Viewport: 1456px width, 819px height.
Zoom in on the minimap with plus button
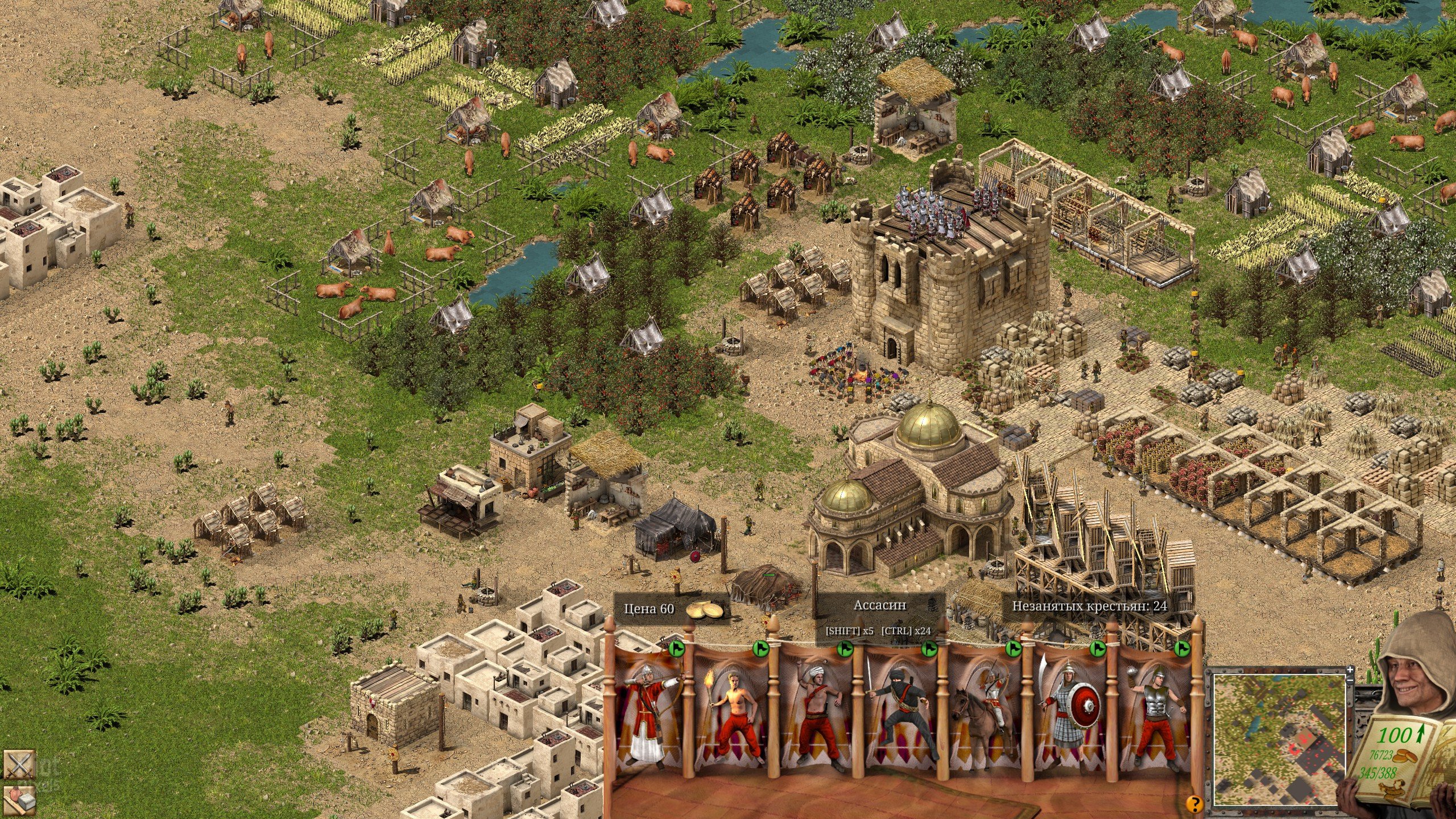click(1350, 669)
